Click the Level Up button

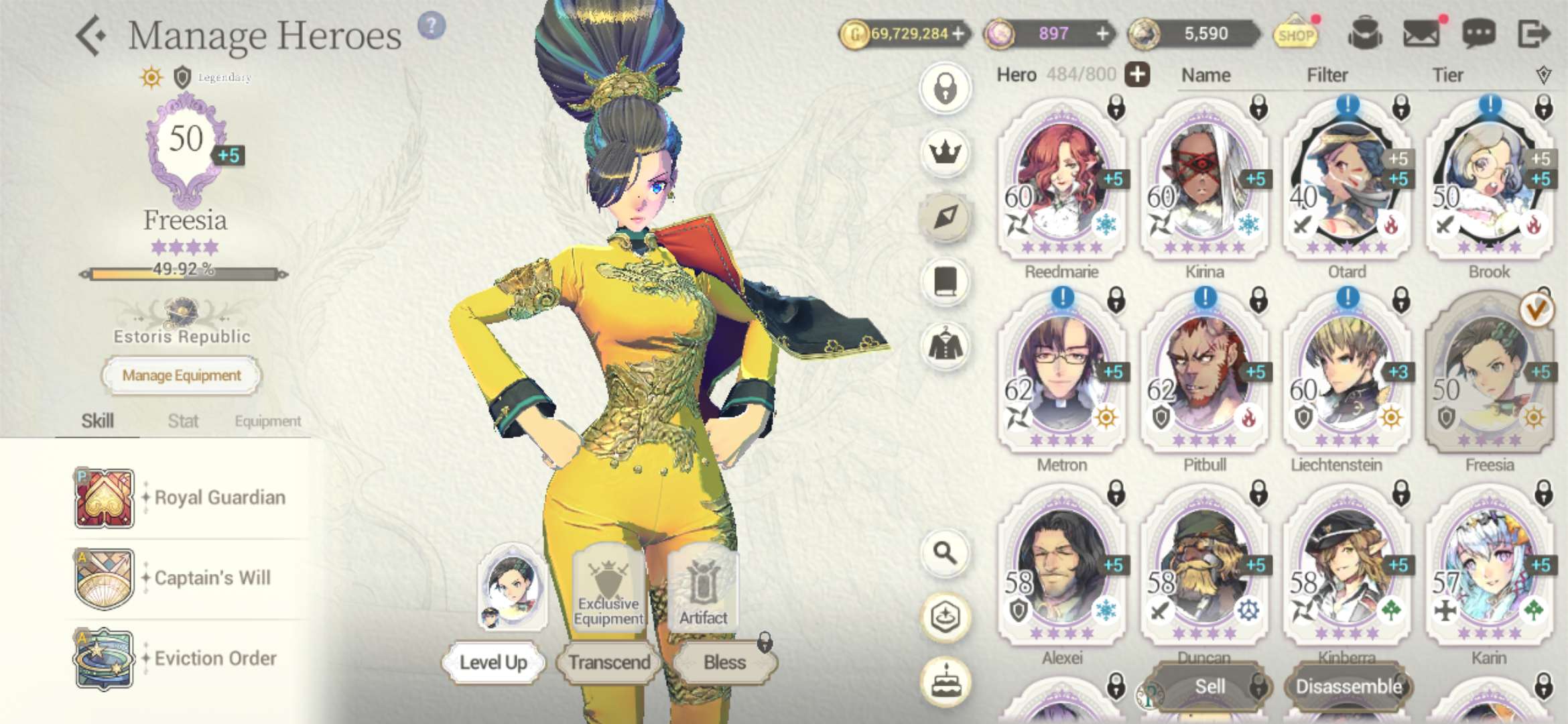click(493, 662)
